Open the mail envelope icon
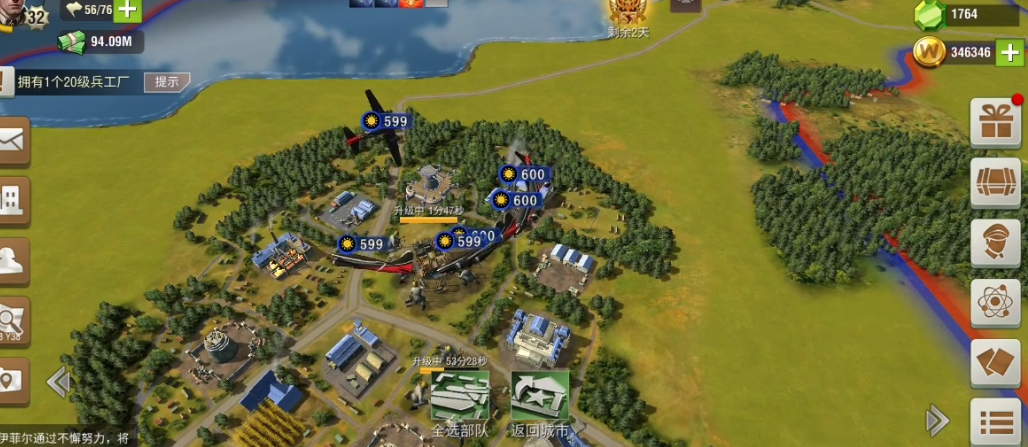 pos(12,141)
